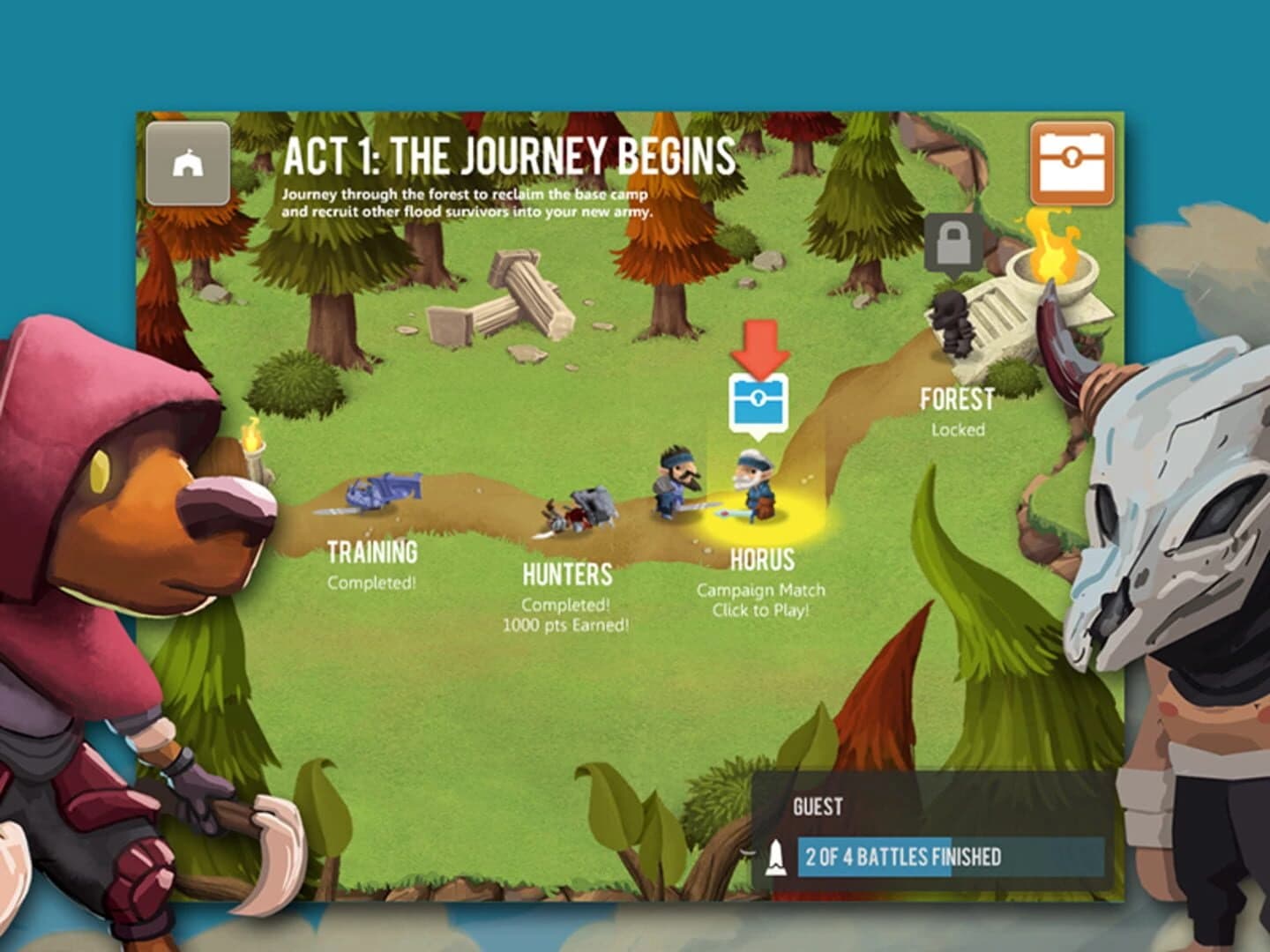The height and width of the screenshot is (952, 1270).
Task: Open the completed Training battle
Action: [372, 554]
